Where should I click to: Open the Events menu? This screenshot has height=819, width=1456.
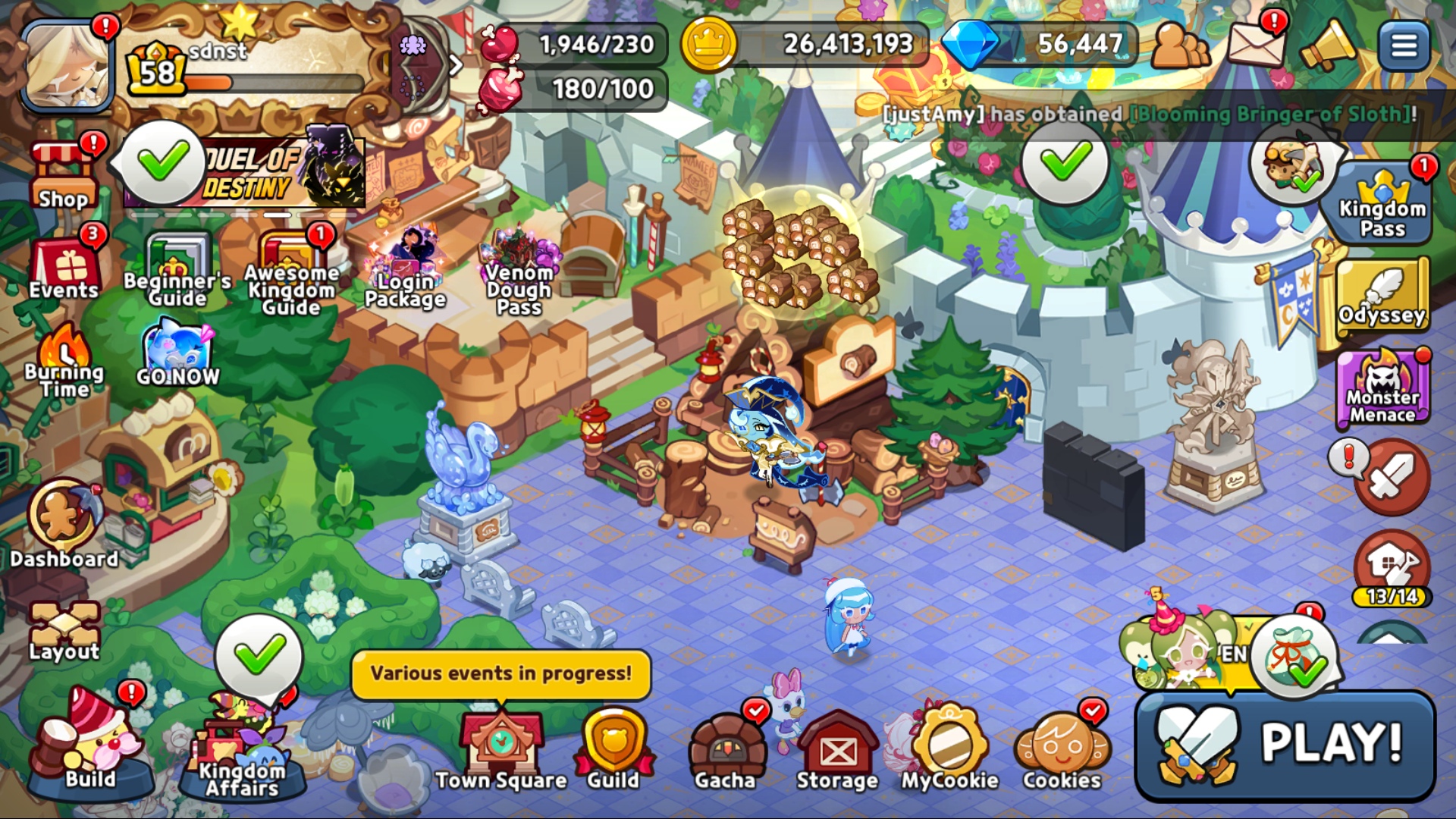coord(64,267)
